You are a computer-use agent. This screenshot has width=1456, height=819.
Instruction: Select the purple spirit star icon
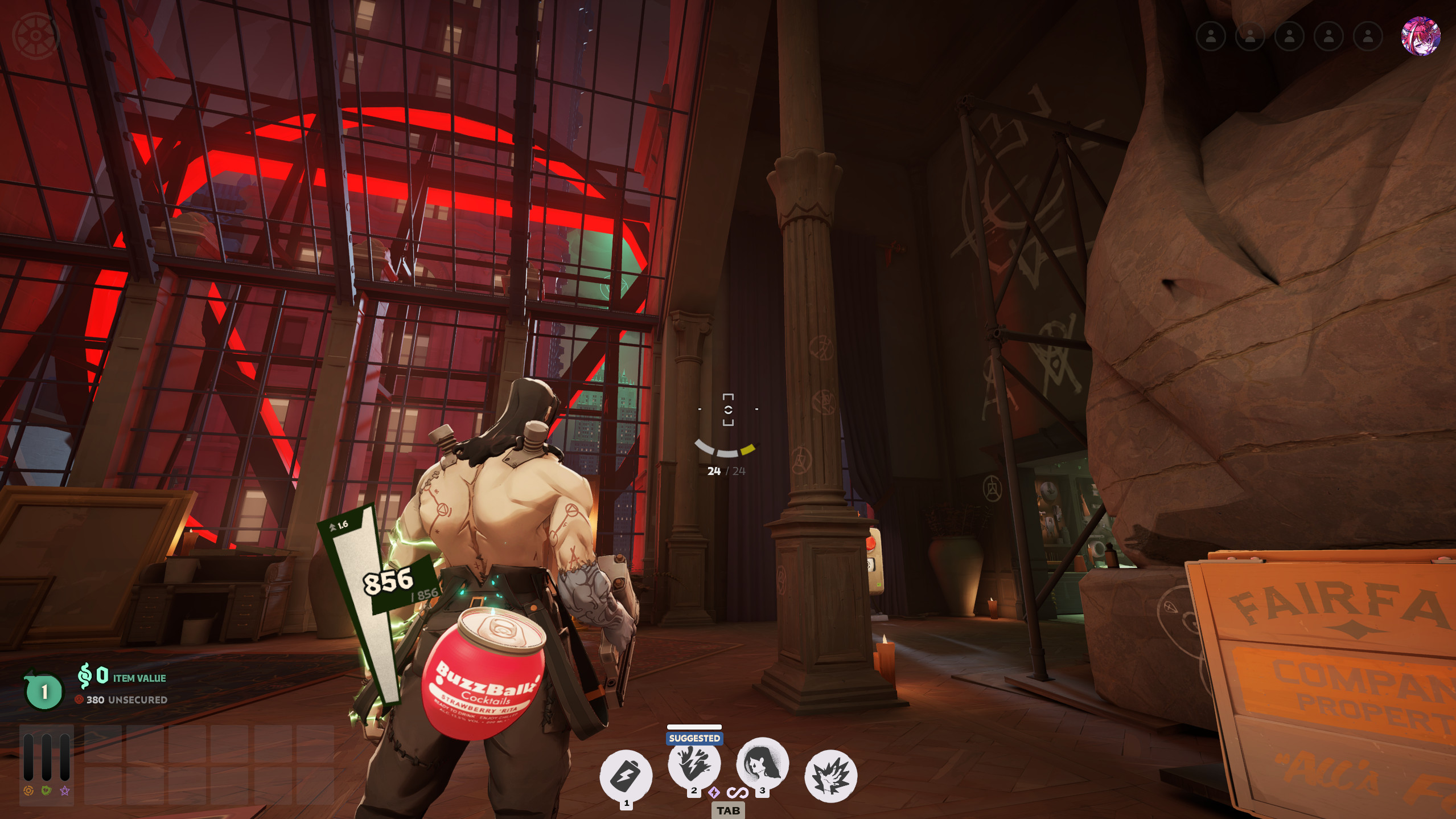point(65,791)
